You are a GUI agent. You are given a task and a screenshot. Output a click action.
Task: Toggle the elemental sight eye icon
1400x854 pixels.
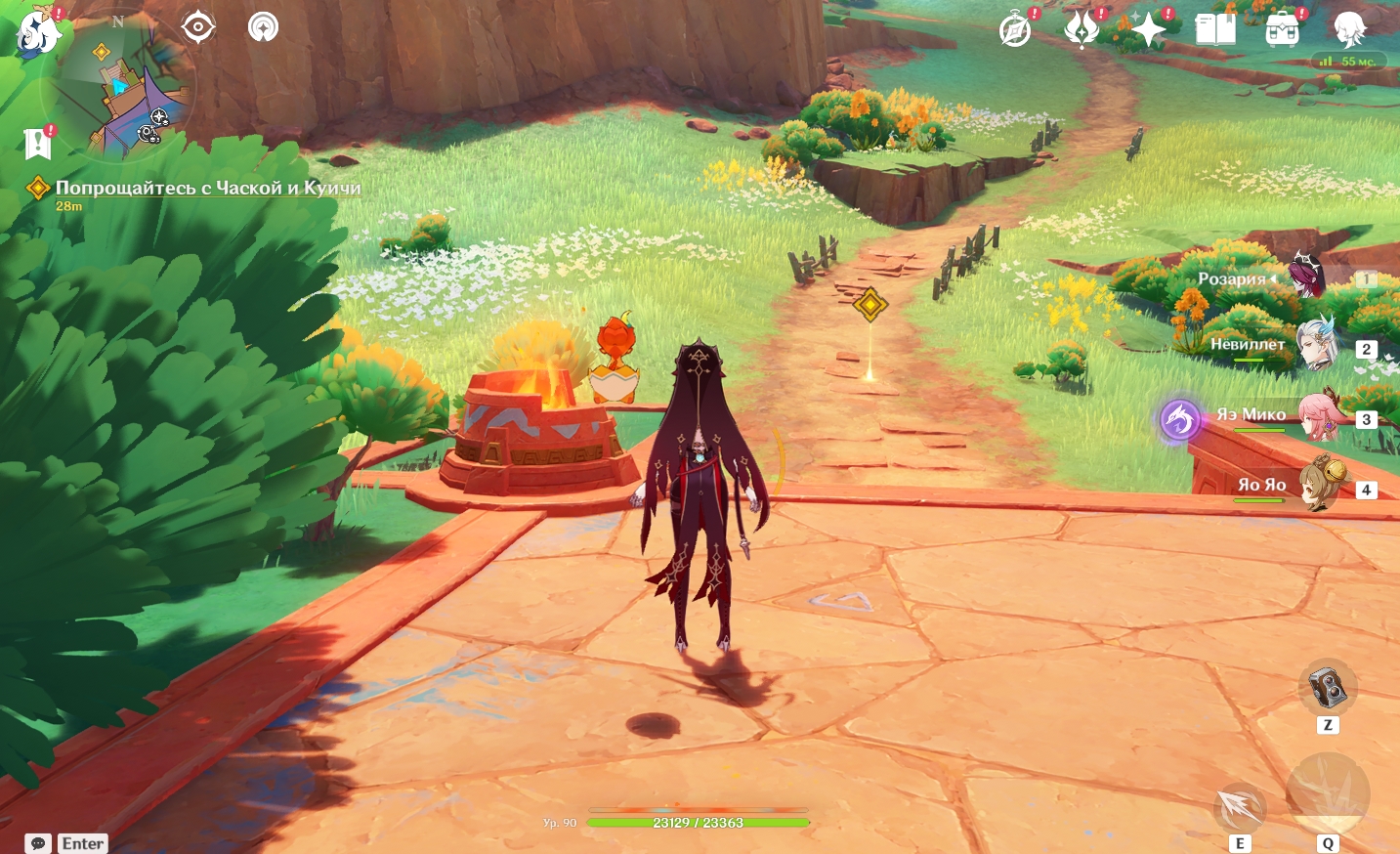coord(198,26)
